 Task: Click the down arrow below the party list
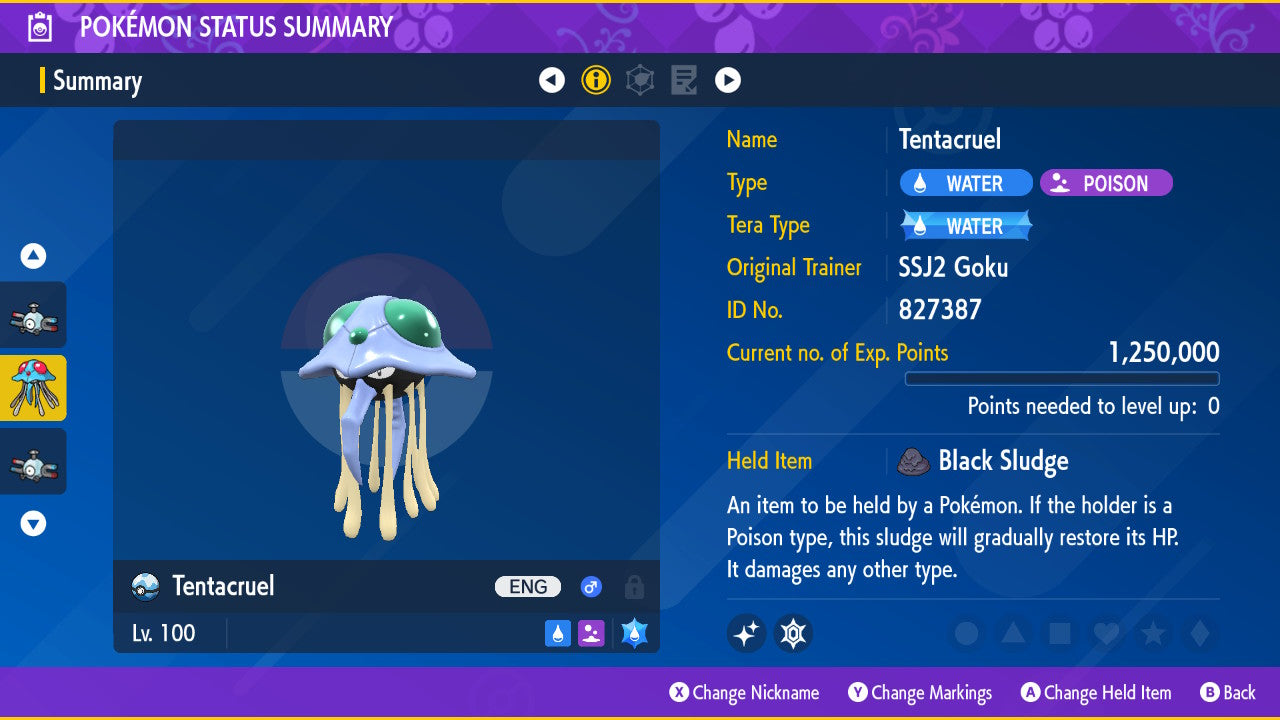(x=34, y=523)
